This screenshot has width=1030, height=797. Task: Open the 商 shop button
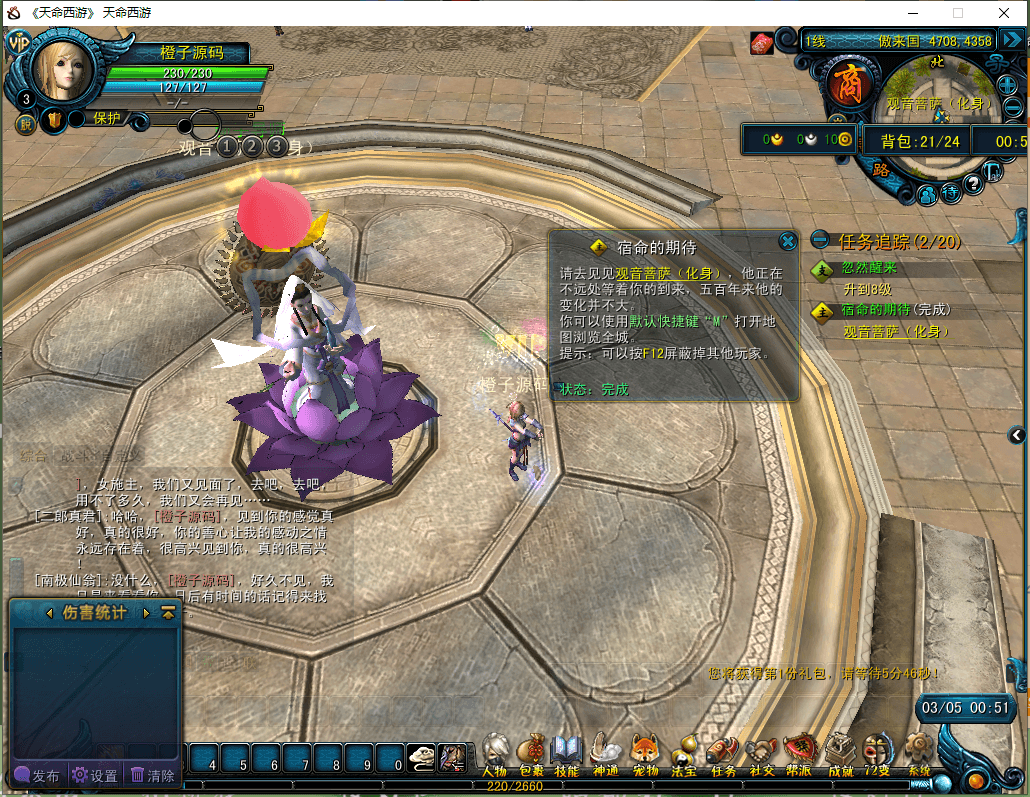[847, 83]
